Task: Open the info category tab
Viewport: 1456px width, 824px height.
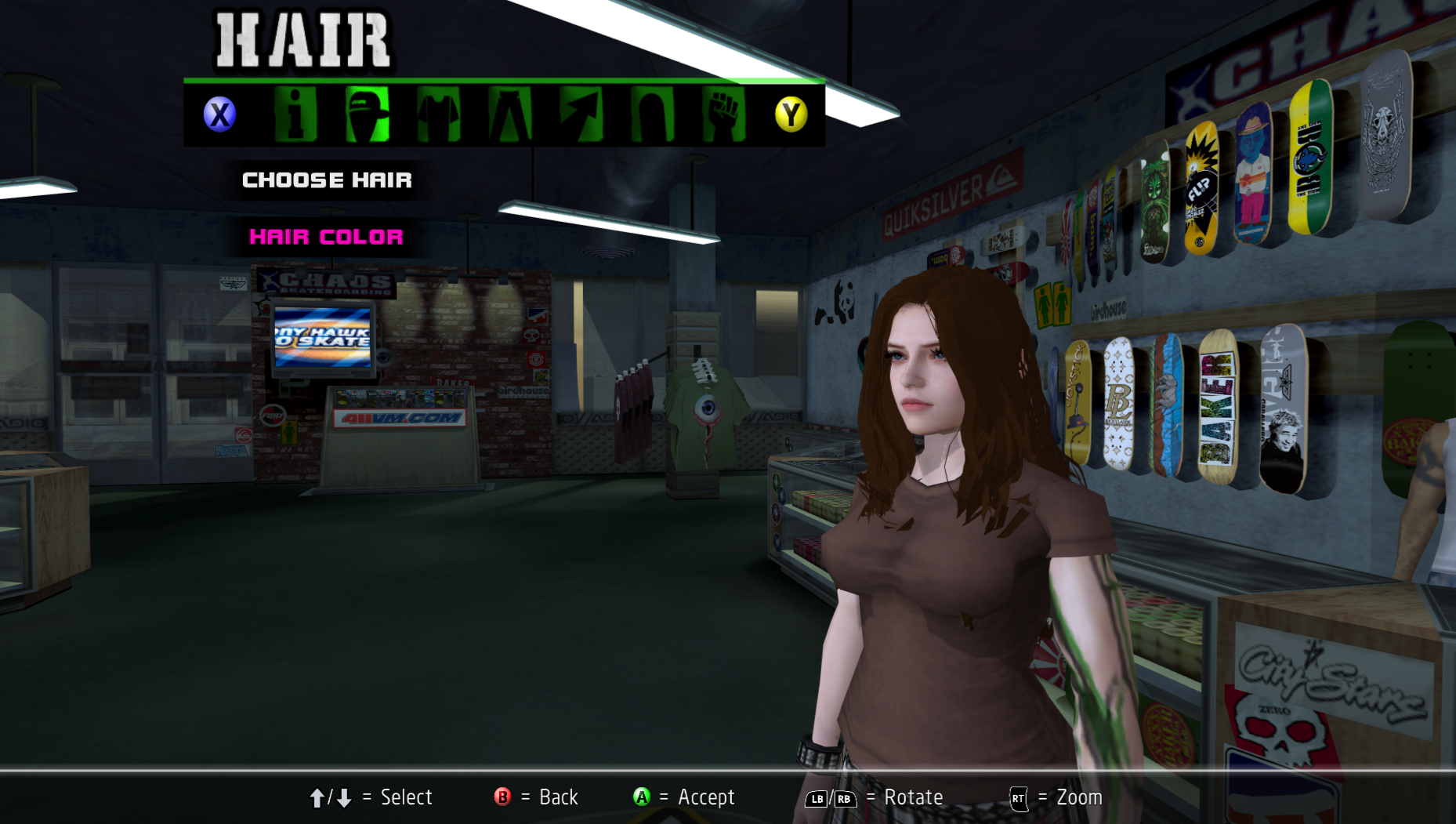Action: pos(295,114)
